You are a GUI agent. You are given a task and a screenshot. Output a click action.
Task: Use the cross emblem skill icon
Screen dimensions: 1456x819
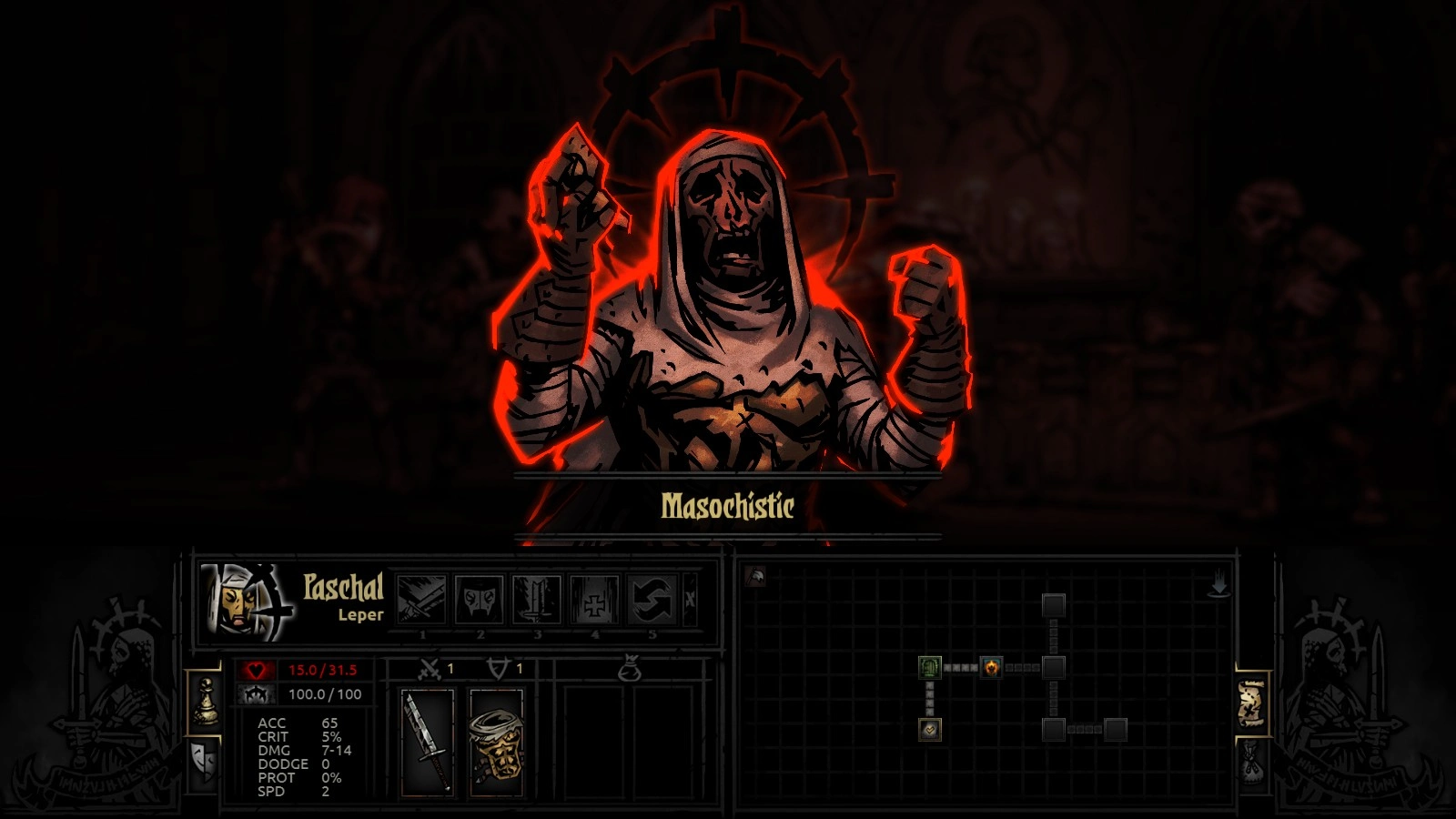[x=594, y=600]
